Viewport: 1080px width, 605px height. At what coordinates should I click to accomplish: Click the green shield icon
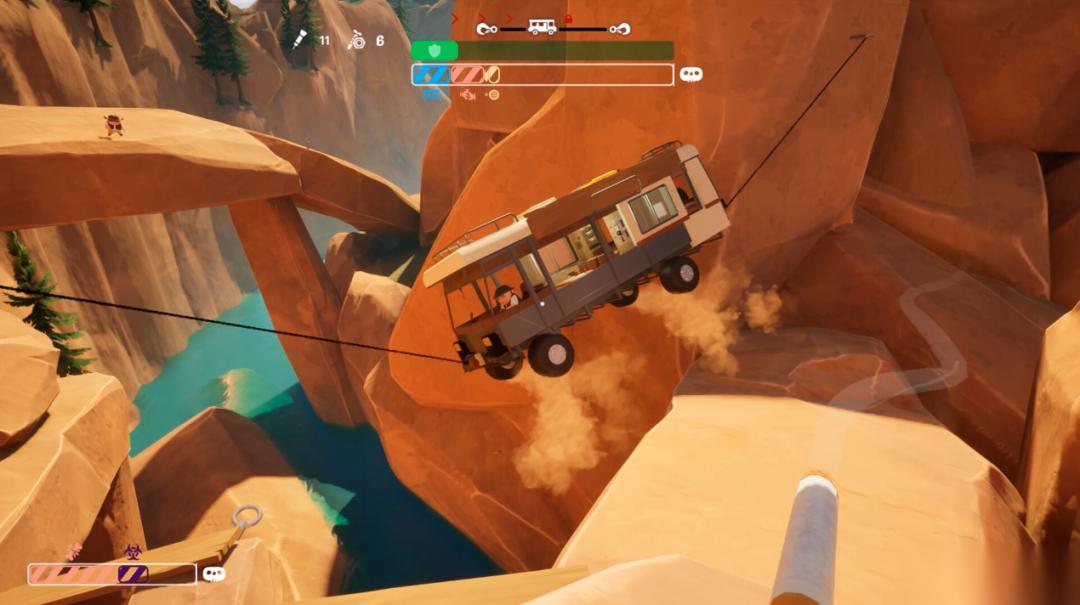pos(434,50)
